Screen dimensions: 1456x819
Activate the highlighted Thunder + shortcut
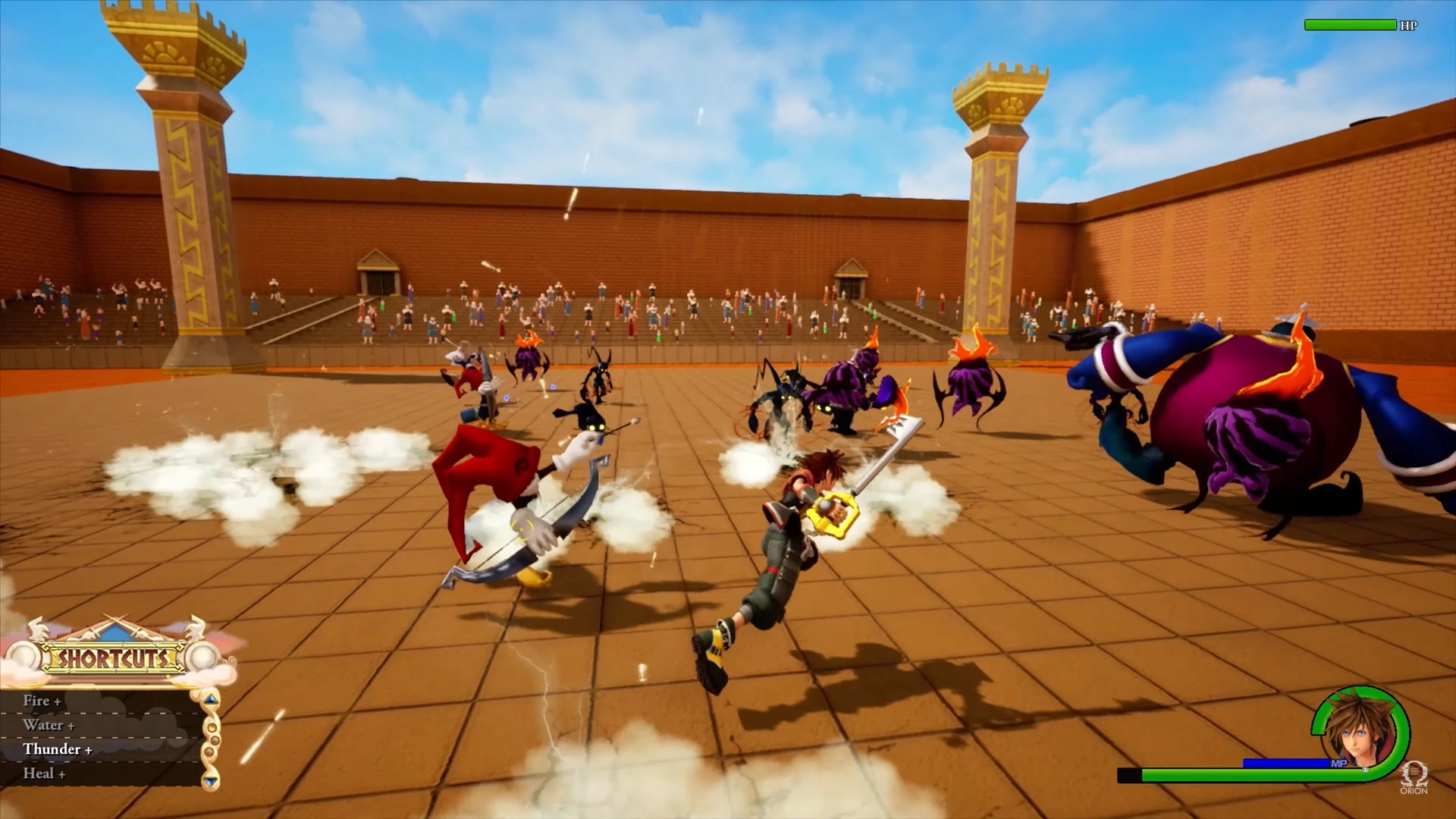click(57, 749)
